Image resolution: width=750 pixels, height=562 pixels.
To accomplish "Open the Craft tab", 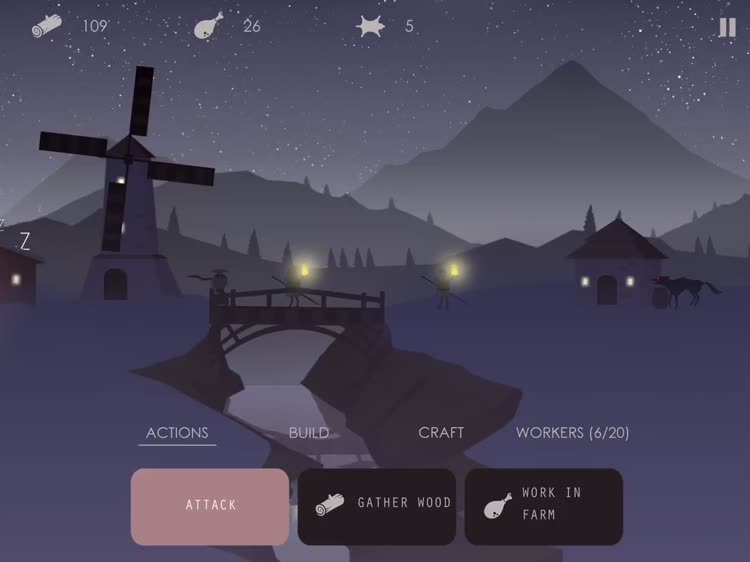I will pyautogui.click(x=441, y=433).
